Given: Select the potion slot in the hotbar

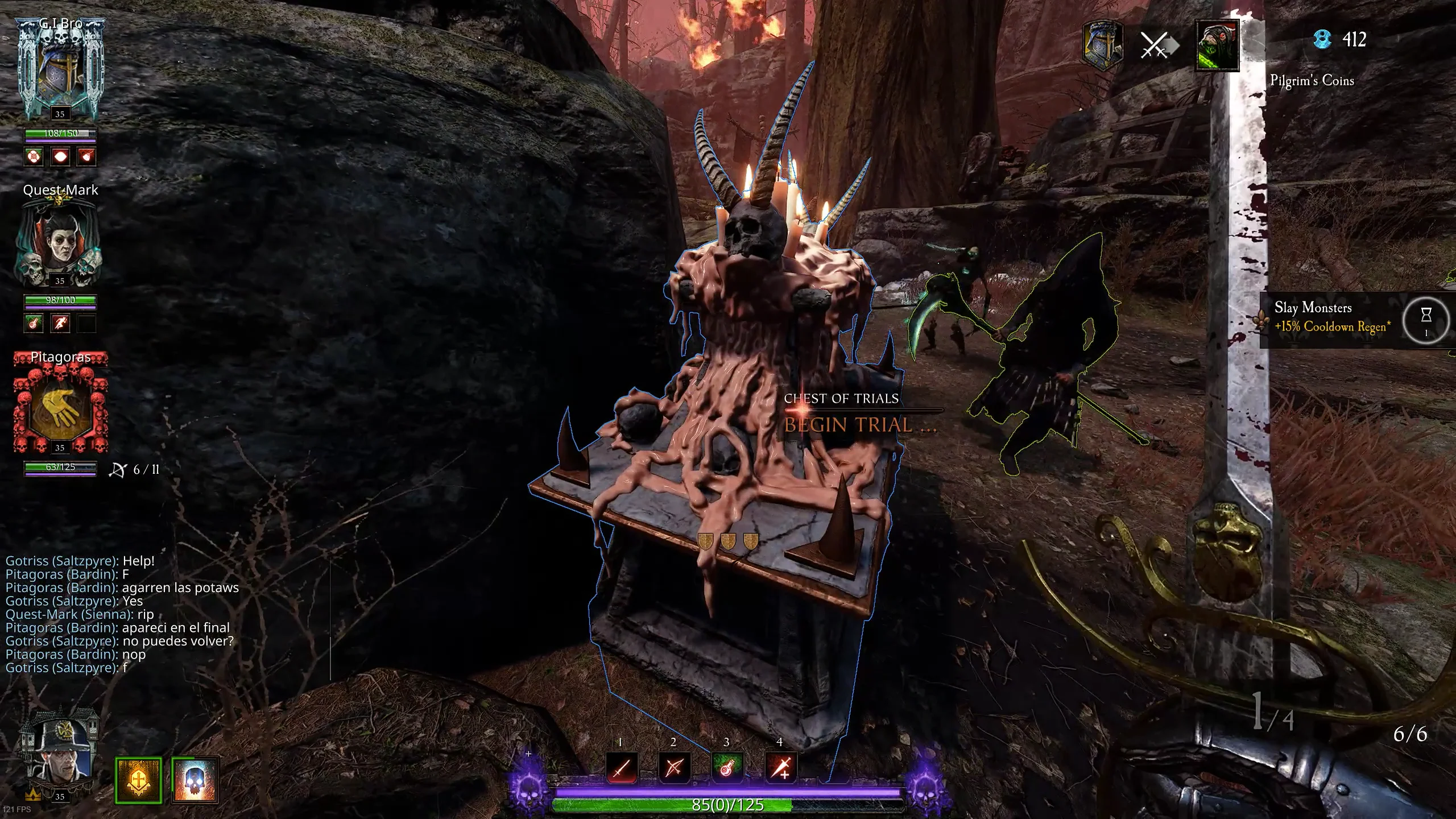Looking at the screenshot, I should (x=727, y=768).
